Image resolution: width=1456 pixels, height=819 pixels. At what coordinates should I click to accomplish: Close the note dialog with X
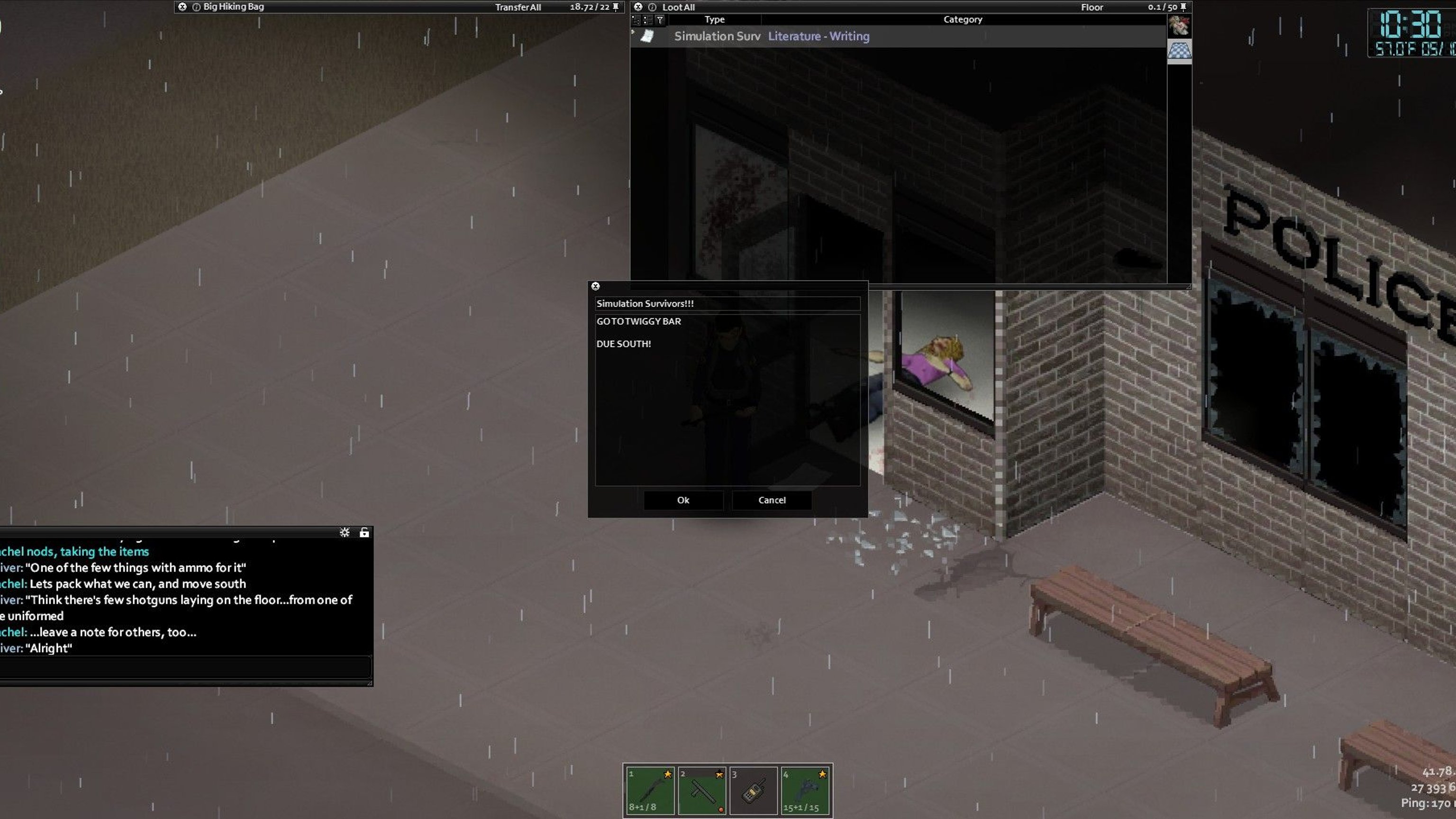(x=595, y=286)
